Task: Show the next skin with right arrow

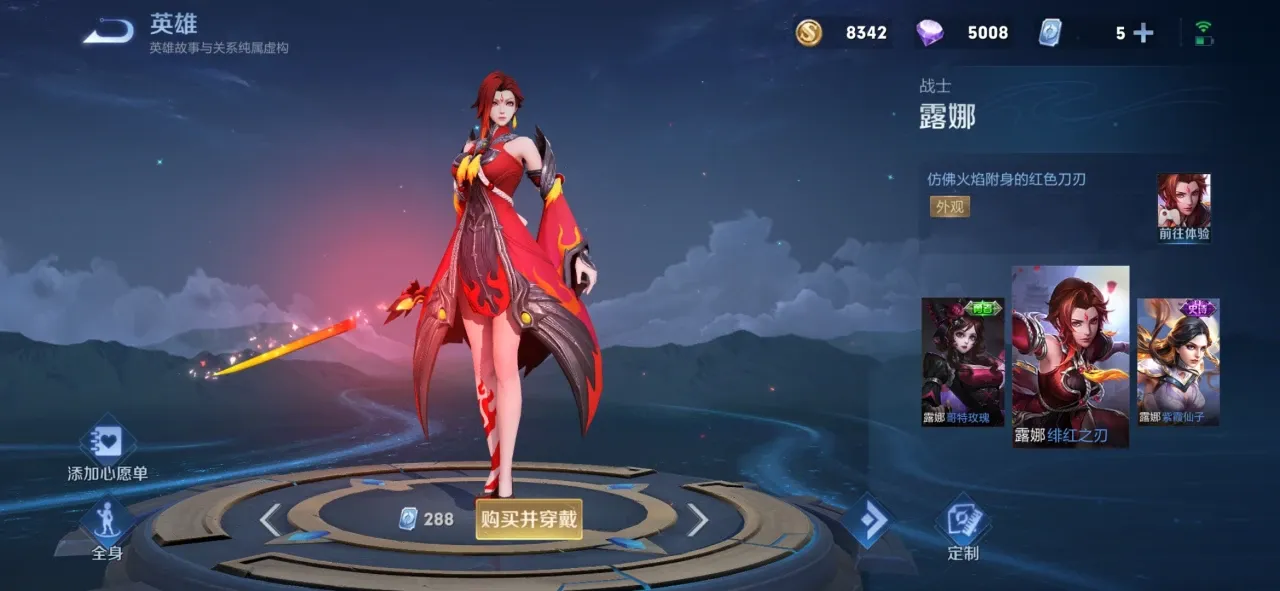Action: click(697, 519)
